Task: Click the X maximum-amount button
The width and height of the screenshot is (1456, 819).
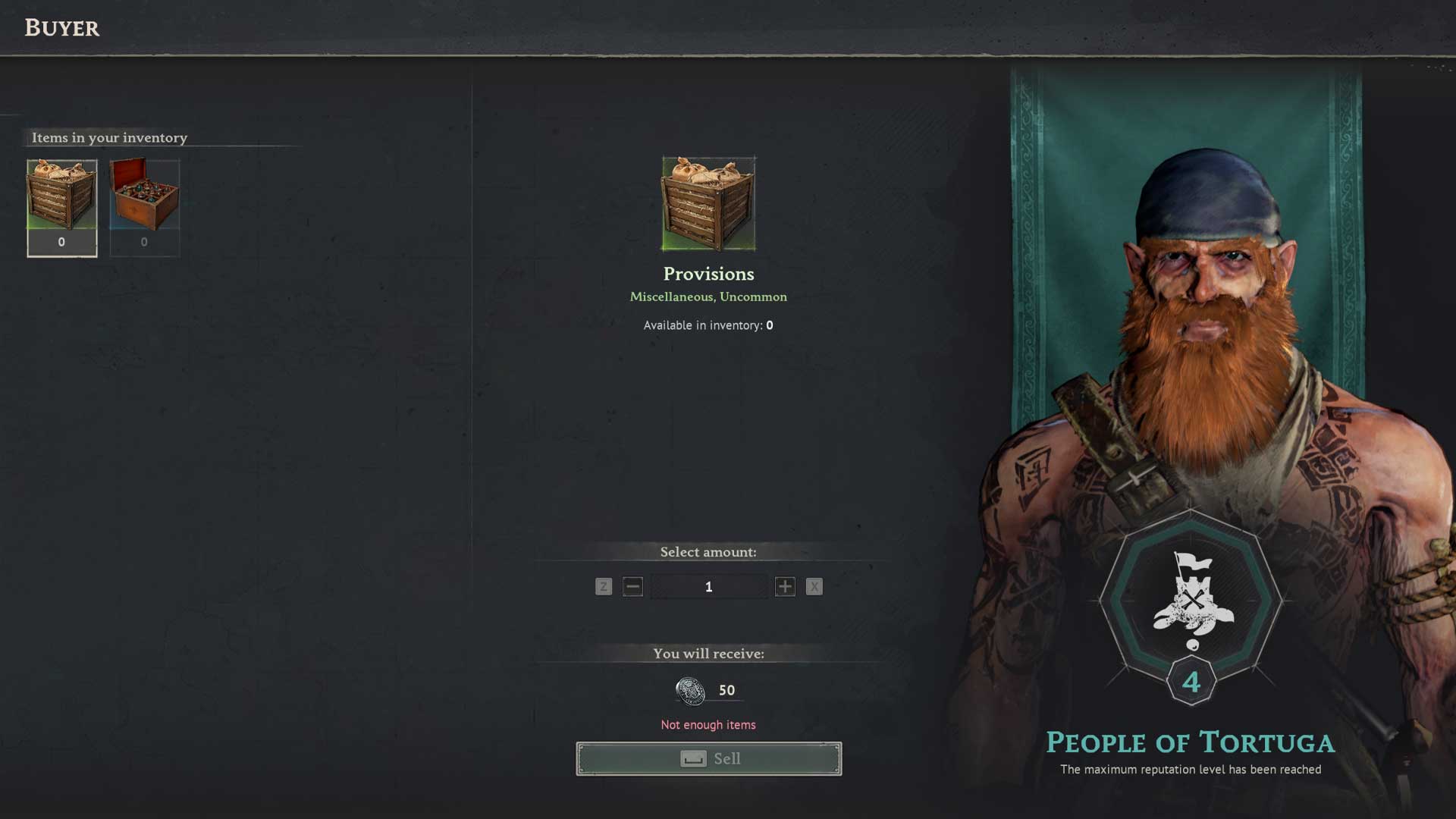Action: point(814,586)
